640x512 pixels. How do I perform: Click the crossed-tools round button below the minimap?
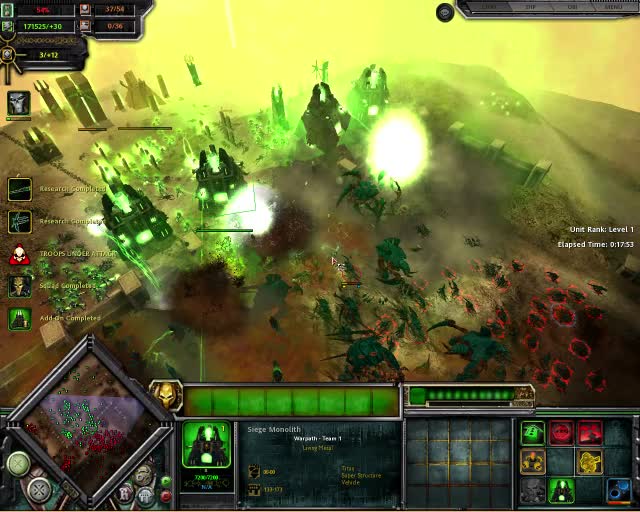point(39,490)
